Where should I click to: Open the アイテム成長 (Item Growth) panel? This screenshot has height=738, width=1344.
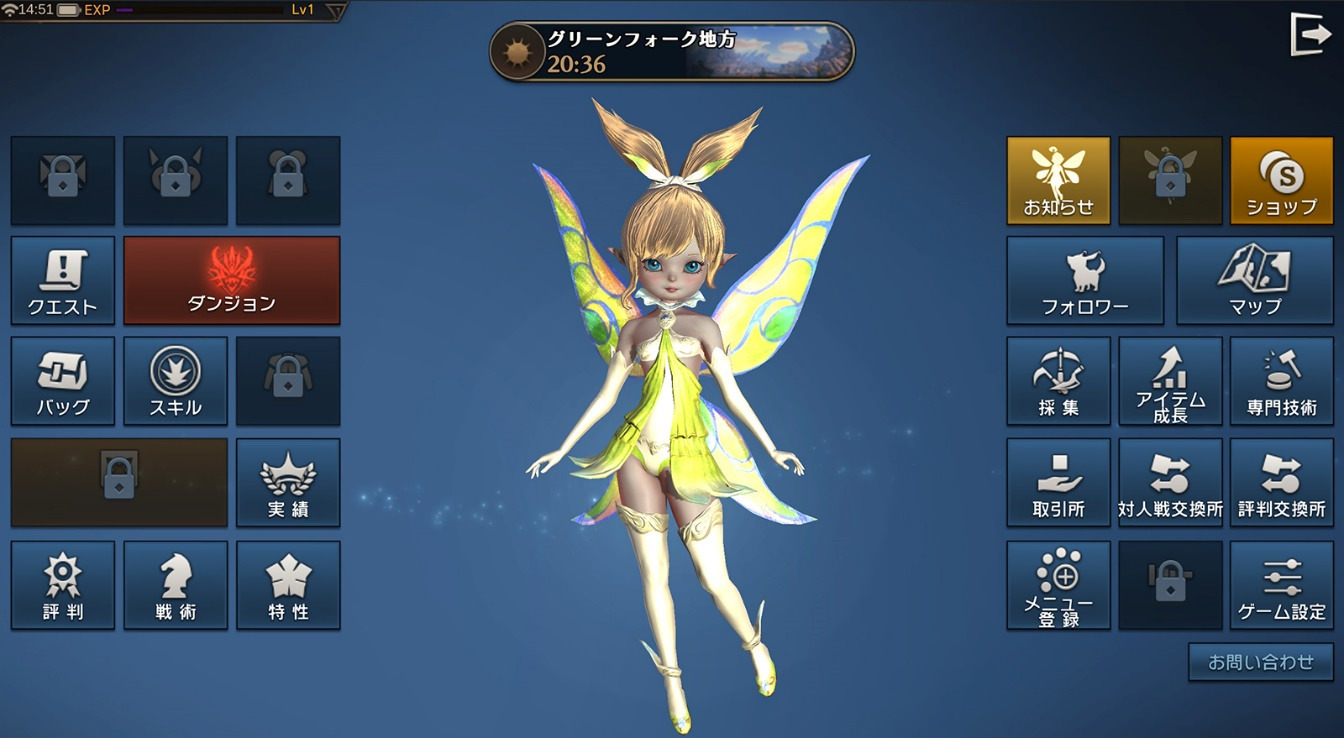pos(1170,381)
